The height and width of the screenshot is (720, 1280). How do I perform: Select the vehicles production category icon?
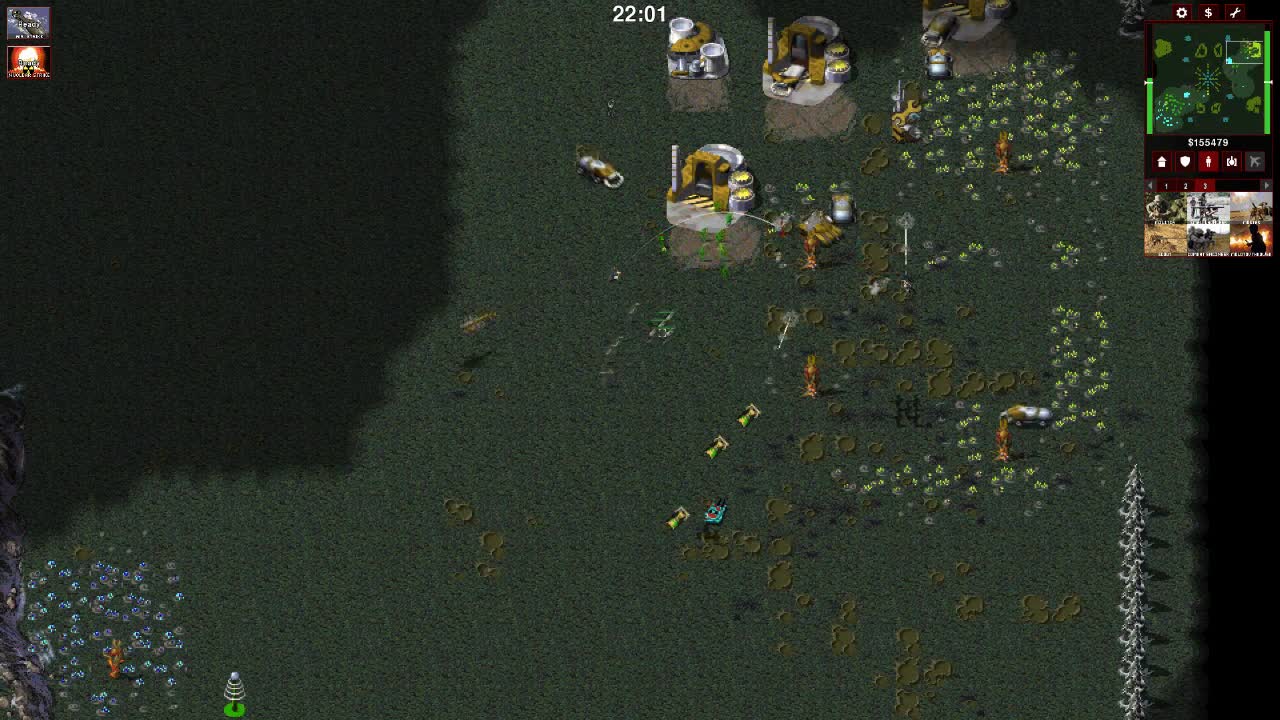[1231, 161]
